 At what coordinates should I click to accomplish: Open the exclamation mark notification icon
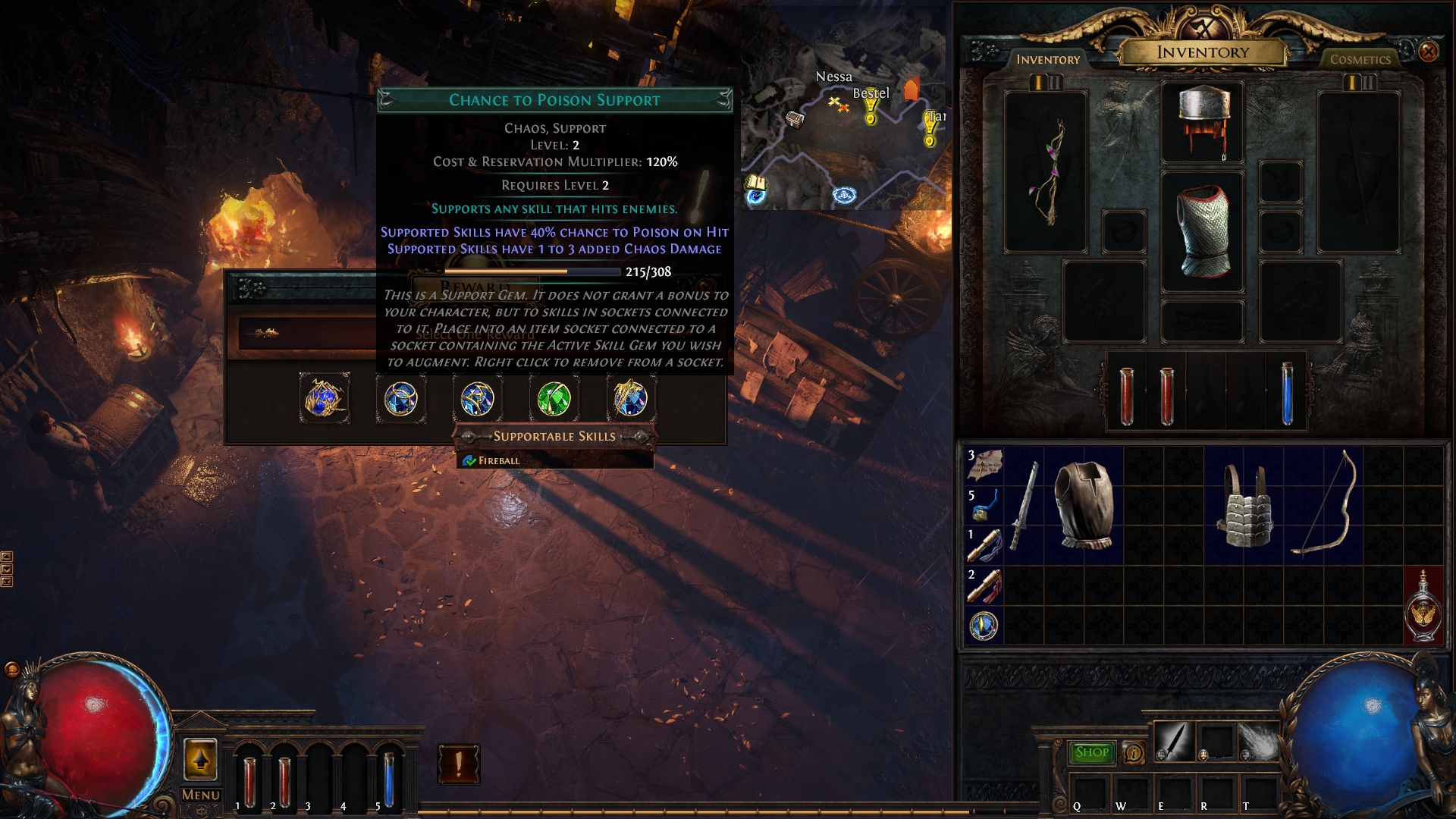tap(458, 764)
